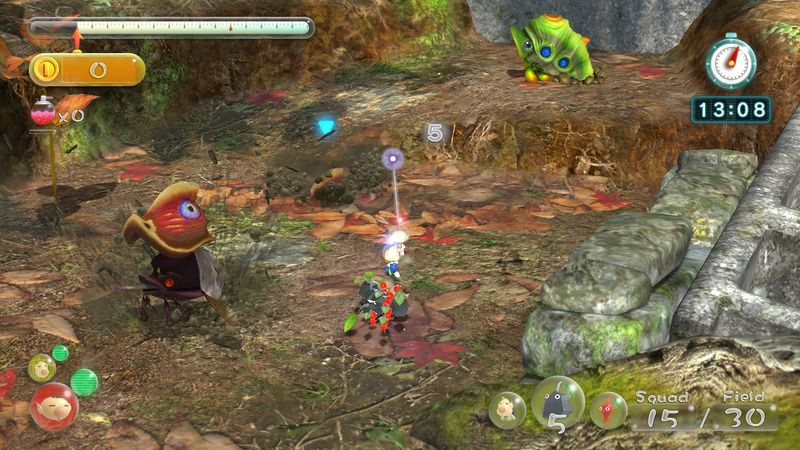Switch to the small blond-haired leader portrait

point(41,367)
